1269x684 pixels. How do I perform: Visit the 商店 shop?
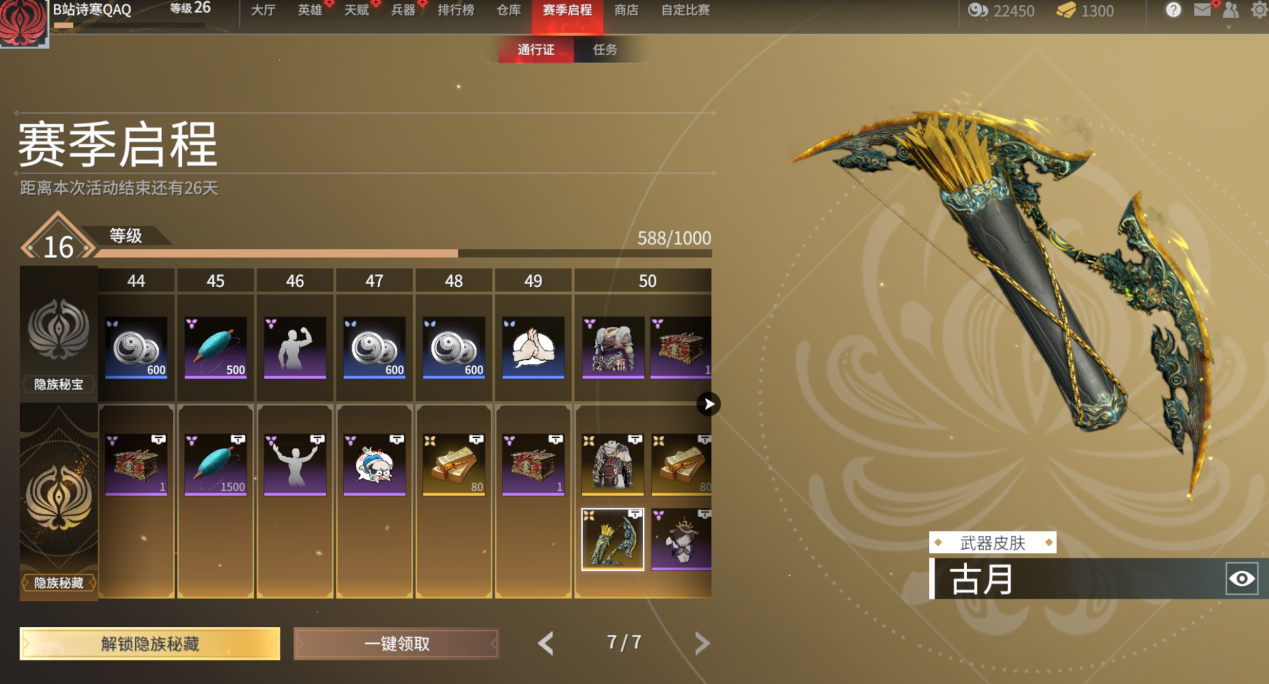[626, 11]
